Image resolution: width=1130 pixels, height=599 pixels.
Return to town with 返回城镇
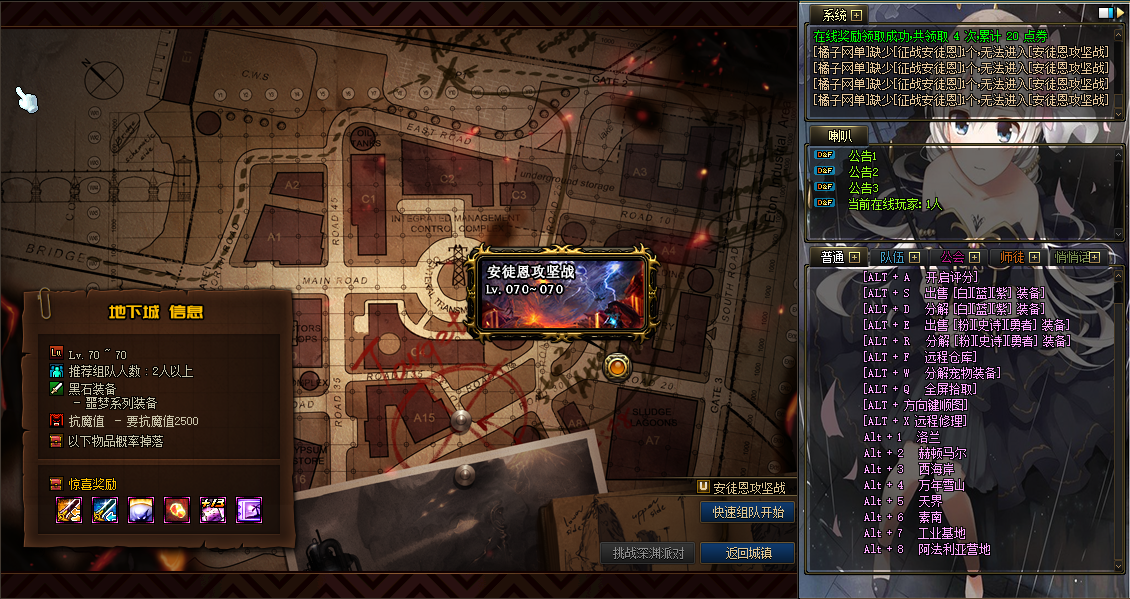click(747, 553)
